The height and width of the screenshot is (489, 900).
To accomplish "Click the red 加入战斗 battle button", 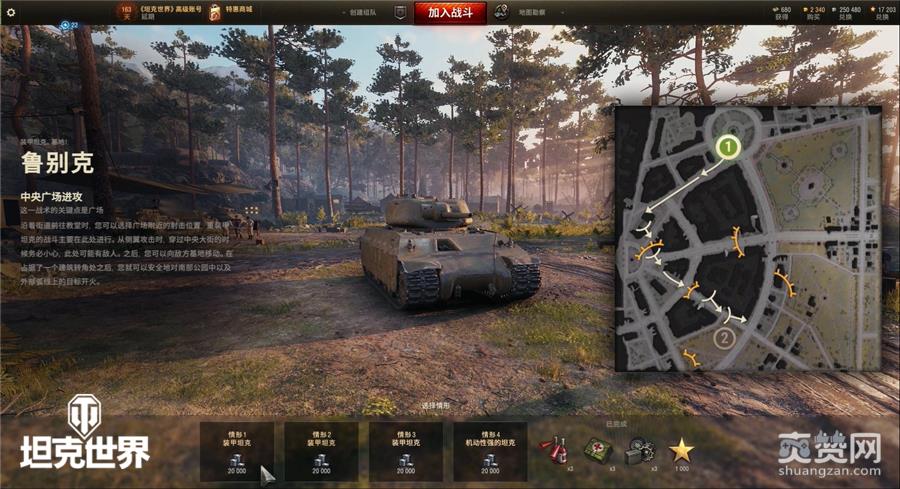I will [450, 12].
